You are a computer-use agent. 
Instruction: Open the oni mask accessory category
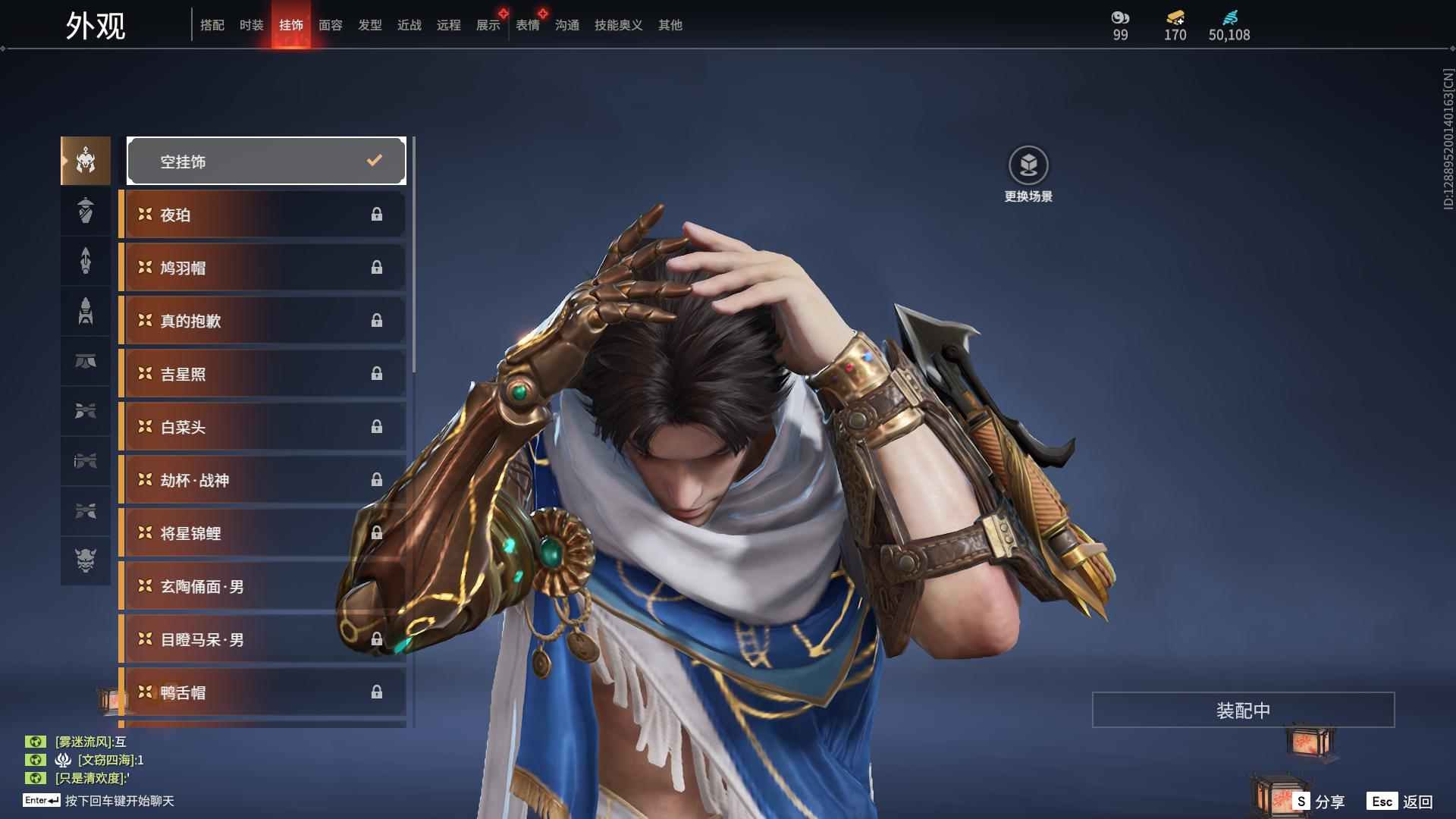tap(86, 560)
